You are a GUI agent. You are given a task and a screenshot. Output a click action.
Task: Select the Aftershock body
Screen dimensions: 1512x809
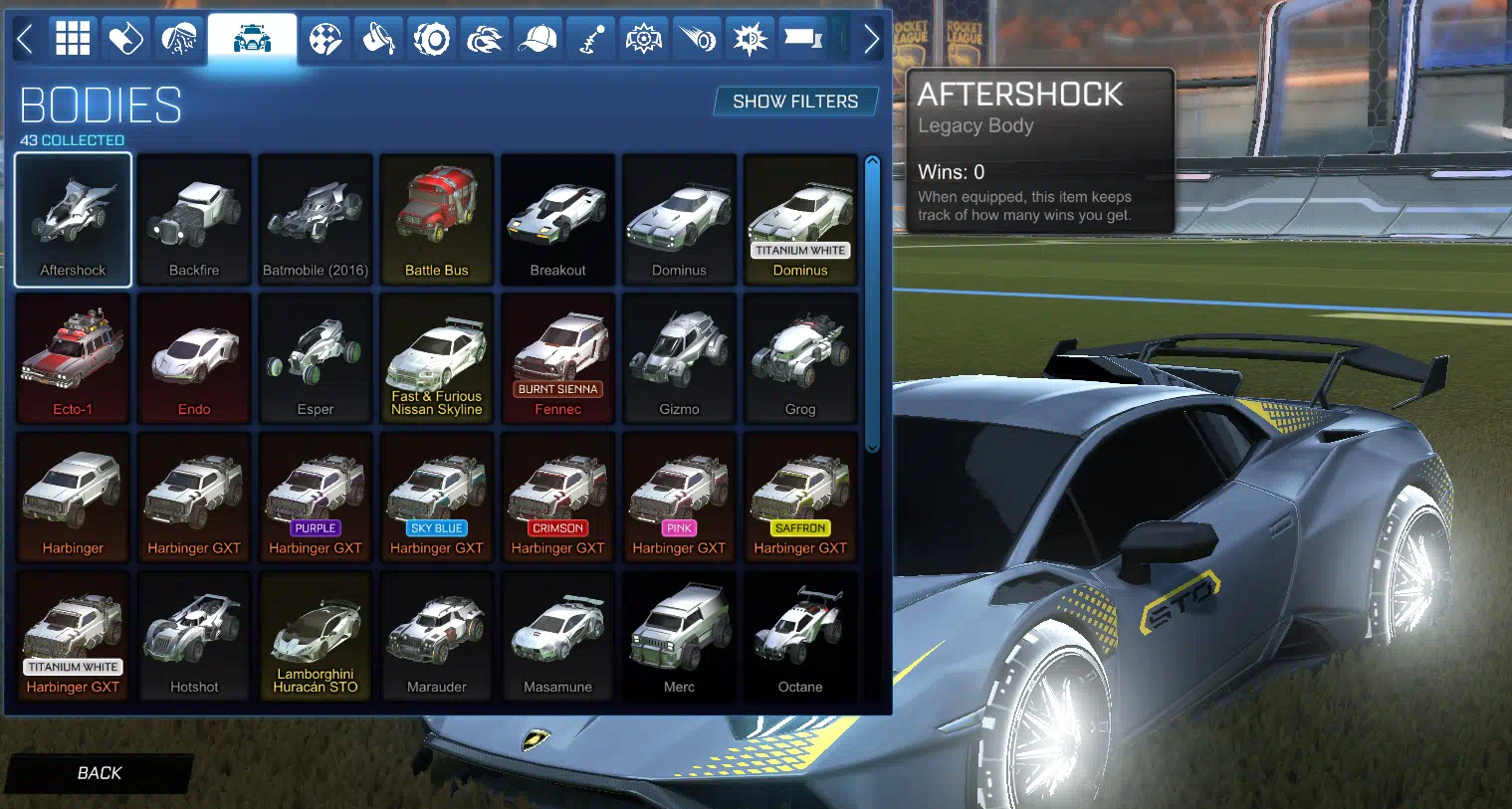pyautogui.click(x=73, y=220)
